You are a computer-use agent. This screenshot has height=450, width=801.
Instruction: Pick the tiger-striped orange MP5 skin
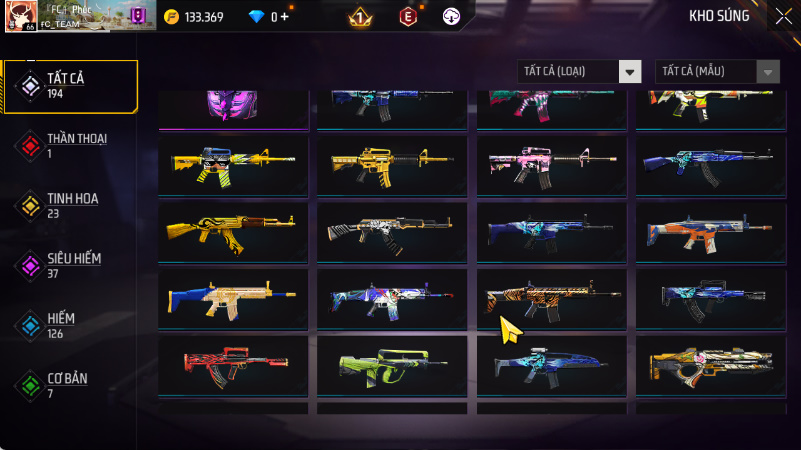[551, 297]
